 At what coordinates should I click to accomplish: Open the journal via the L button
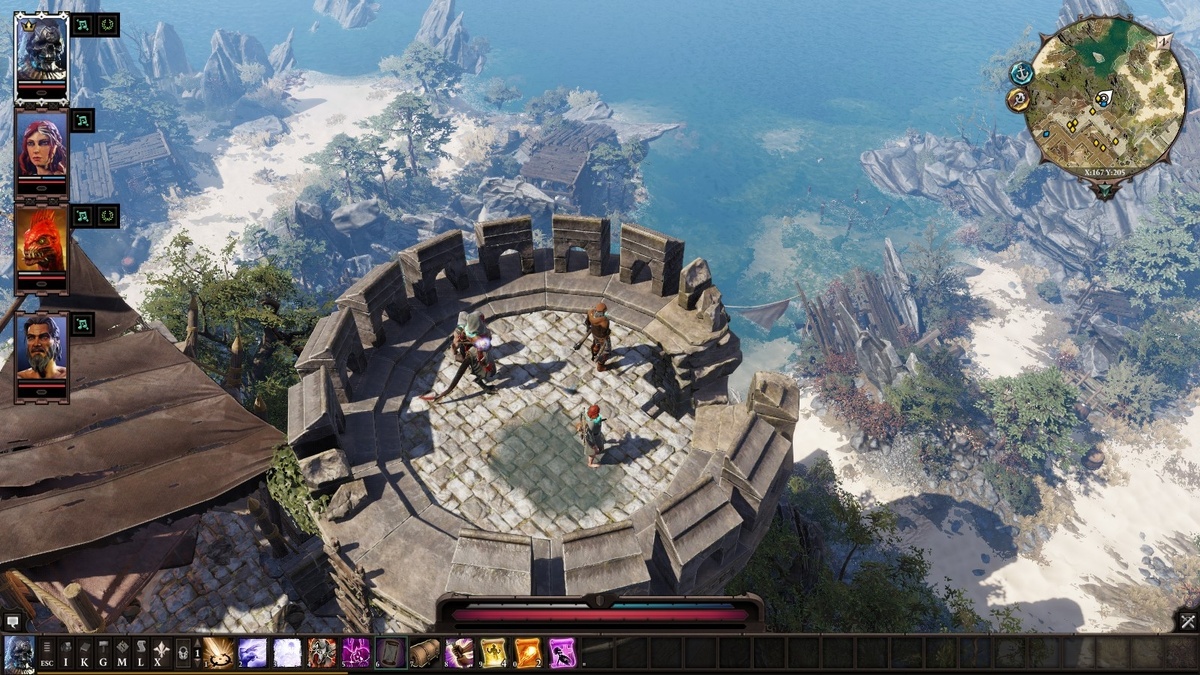coord(139,653)
